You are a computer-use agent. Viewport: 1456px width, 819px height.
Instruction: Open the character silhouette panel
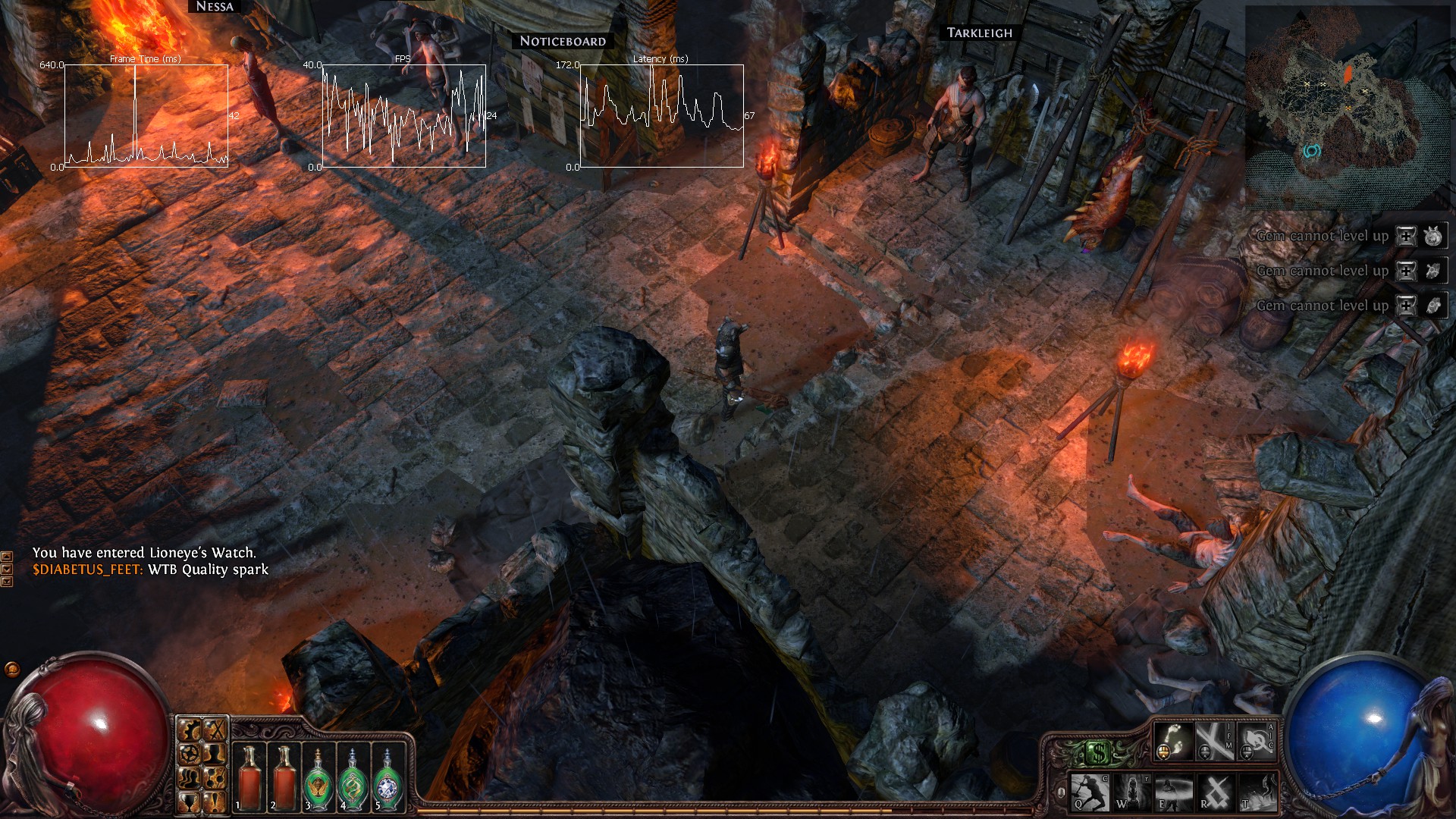216,753
